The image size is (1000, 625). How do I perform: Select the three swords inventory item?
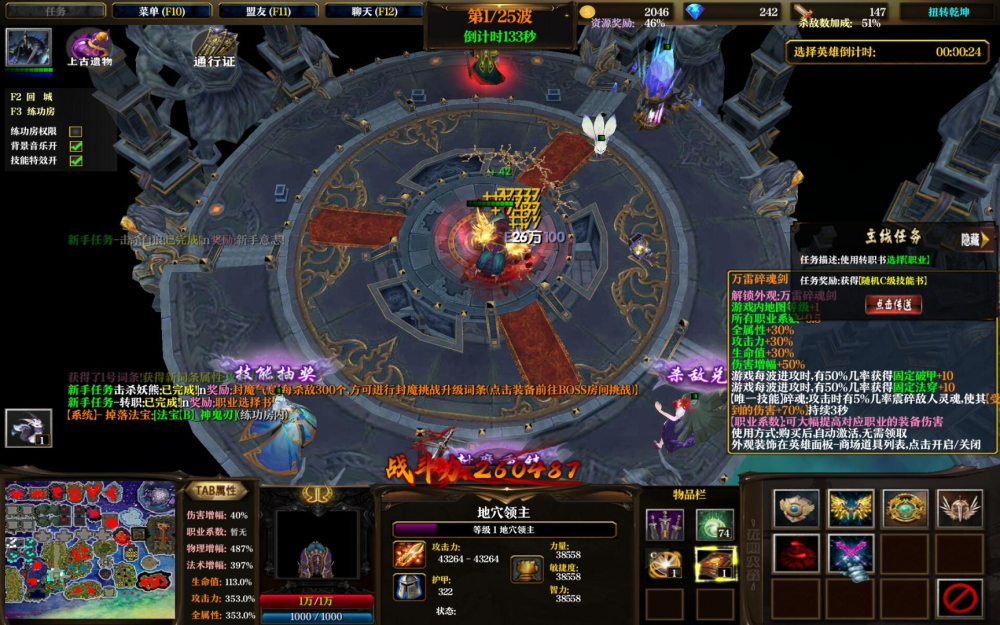[x=664, y=524]
